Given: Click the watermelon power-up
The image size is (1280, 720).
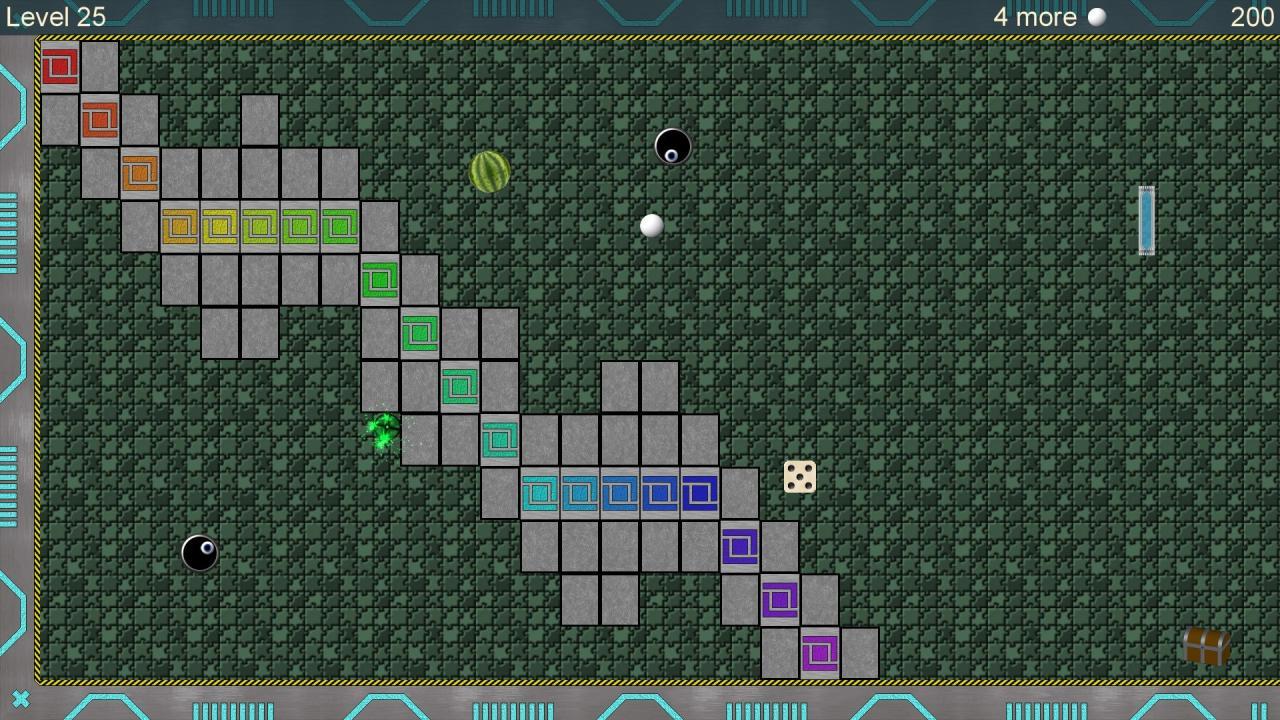Looking at the screenshot, I should pos(489,172).
